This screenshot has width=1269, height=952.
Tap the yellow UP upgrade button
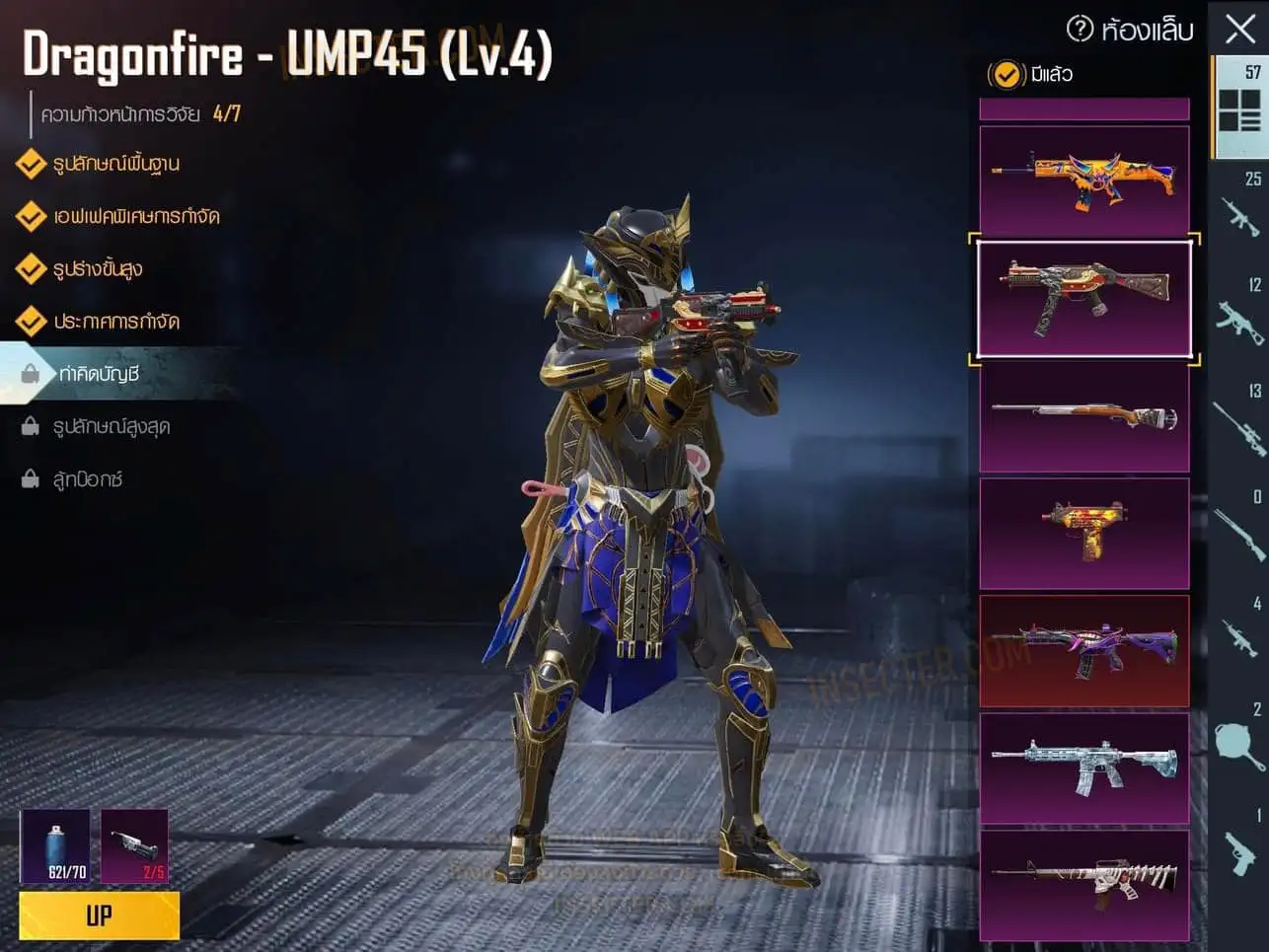click(99, 915)
